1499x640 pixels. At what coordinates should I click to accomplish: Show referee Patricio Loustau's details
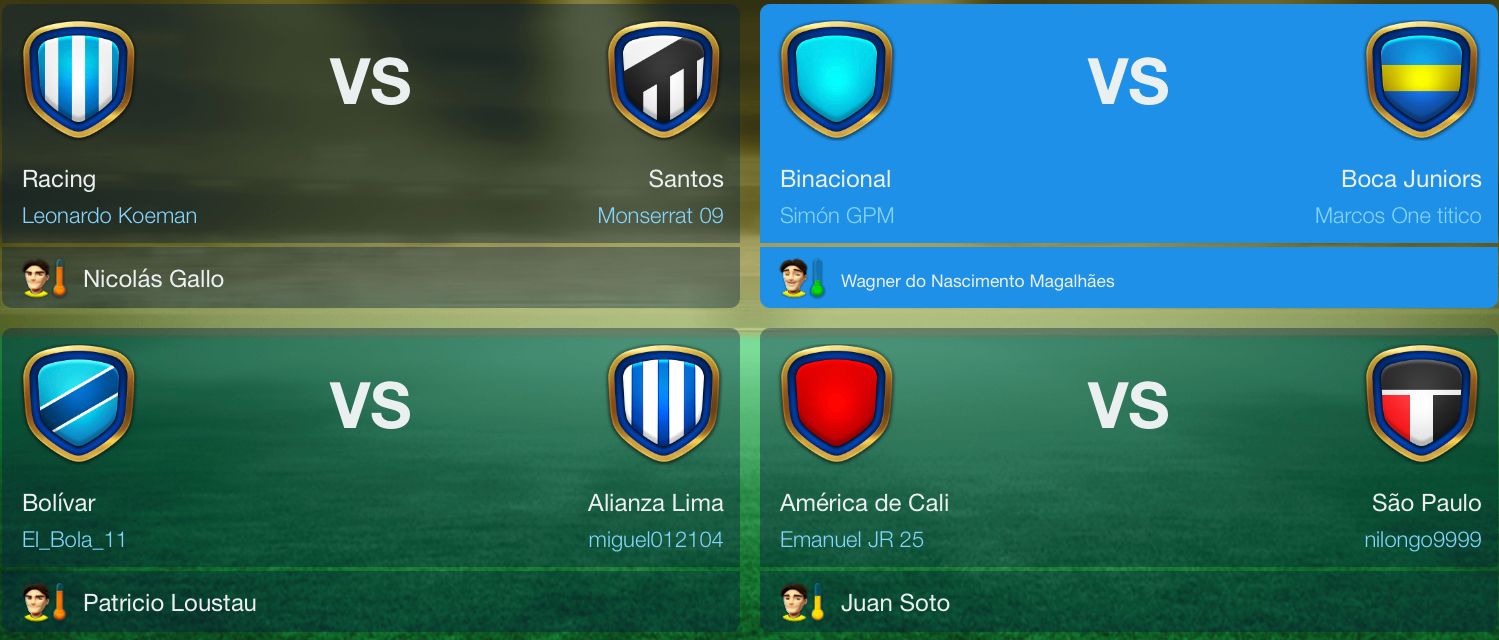169,603
